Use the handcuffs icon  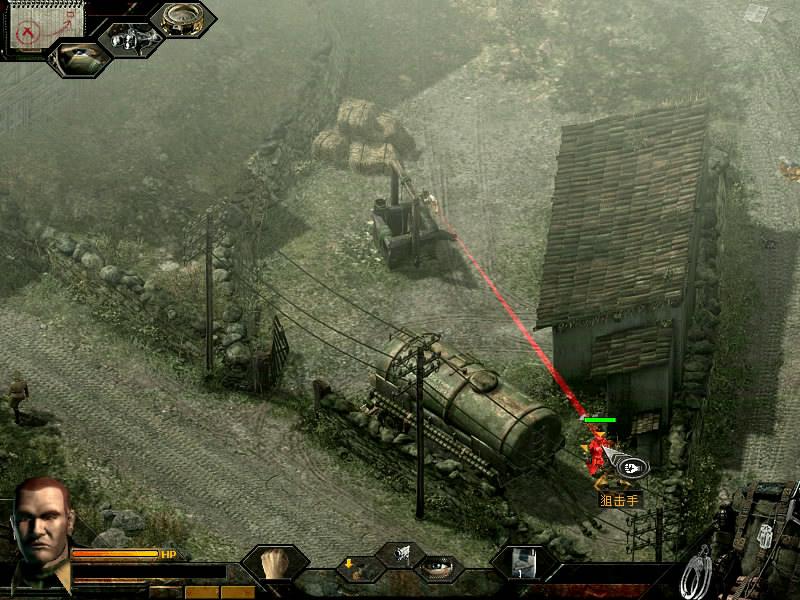[699, 571]
